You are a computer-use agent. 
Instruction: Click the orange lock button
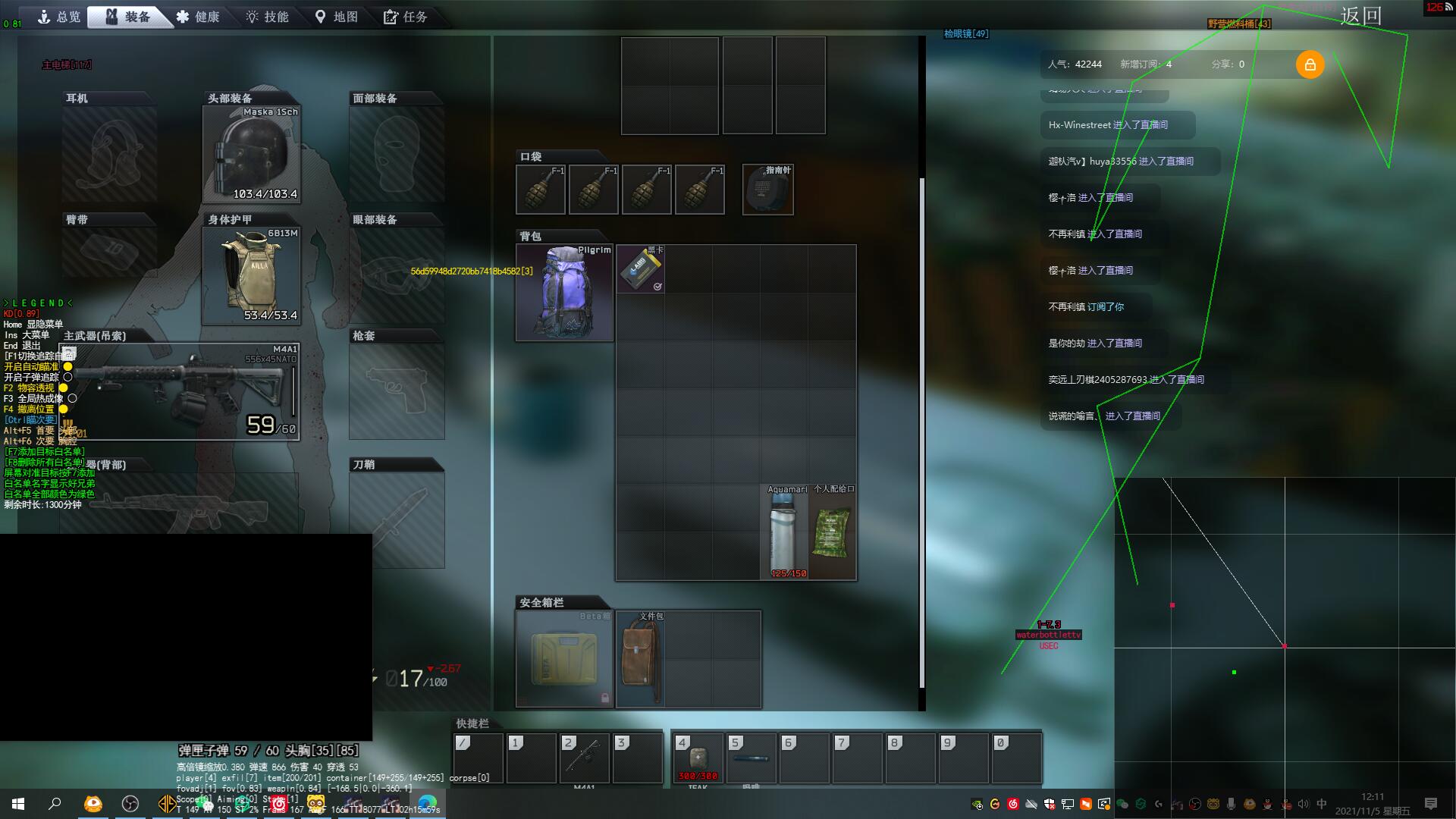coord(1310,64)
